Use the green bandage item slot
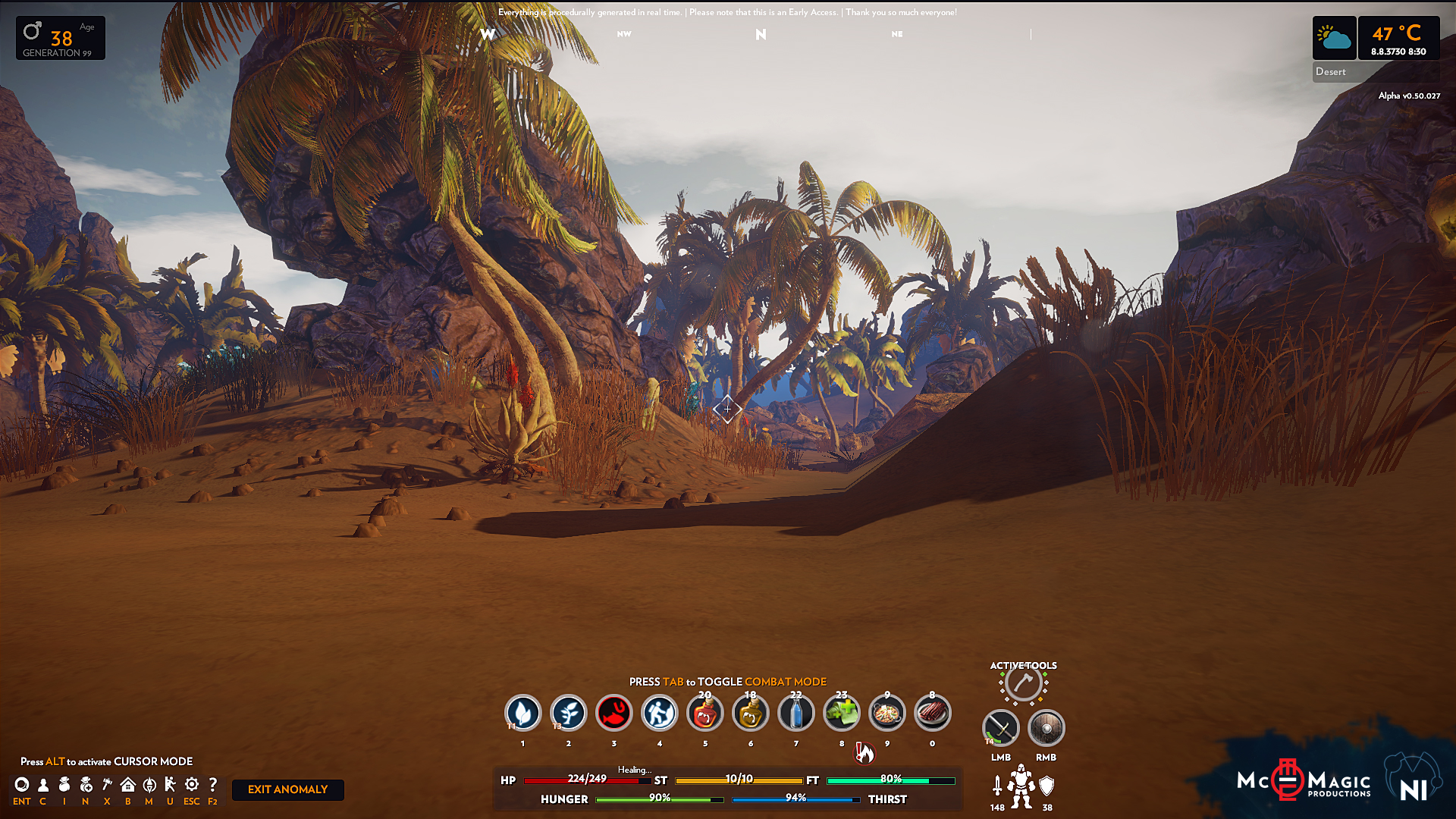1456x819 pixels. click(841, 713)
